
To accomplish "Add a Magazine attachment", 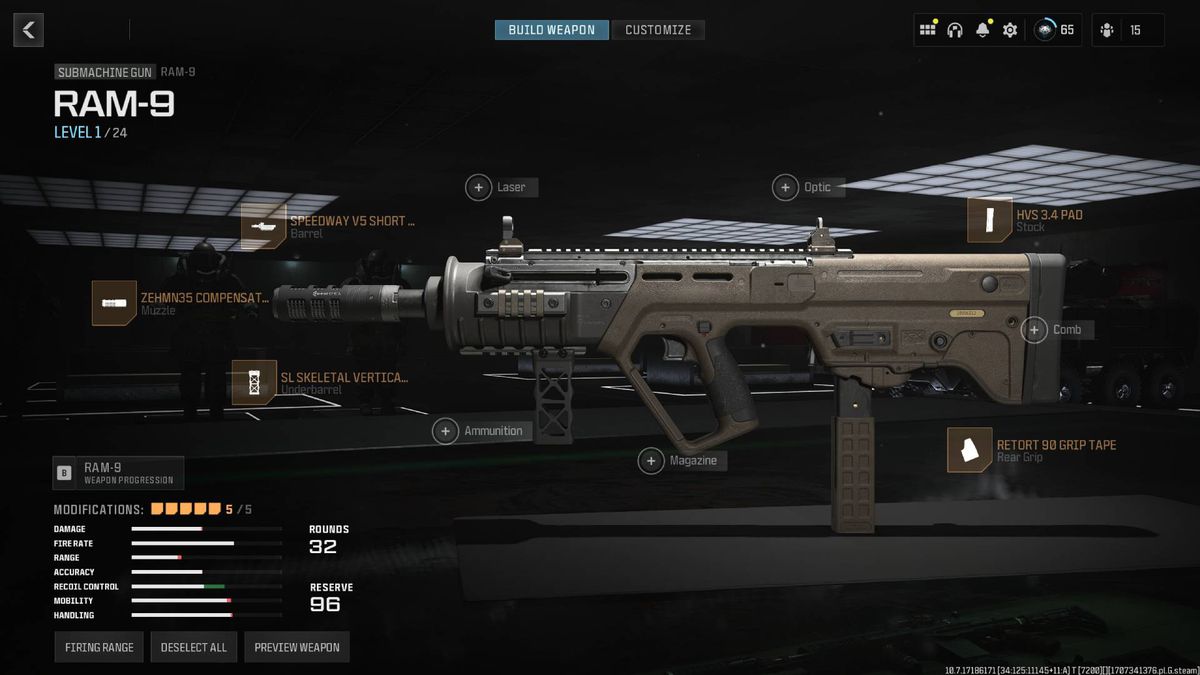I will tap(652, 460).
